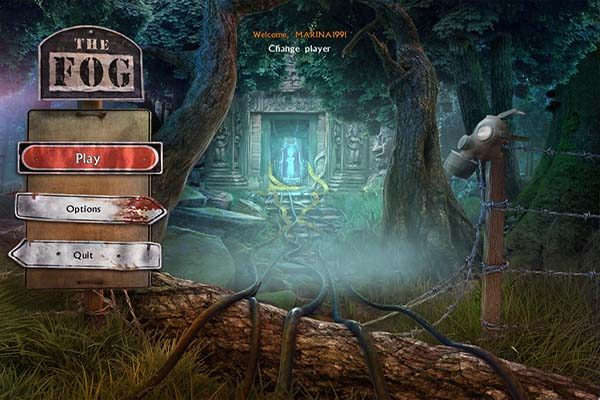Quit the game
Image resolution: width=600 pixels, height=400 pixels.
pyautogui.click(x=85, y=255)
